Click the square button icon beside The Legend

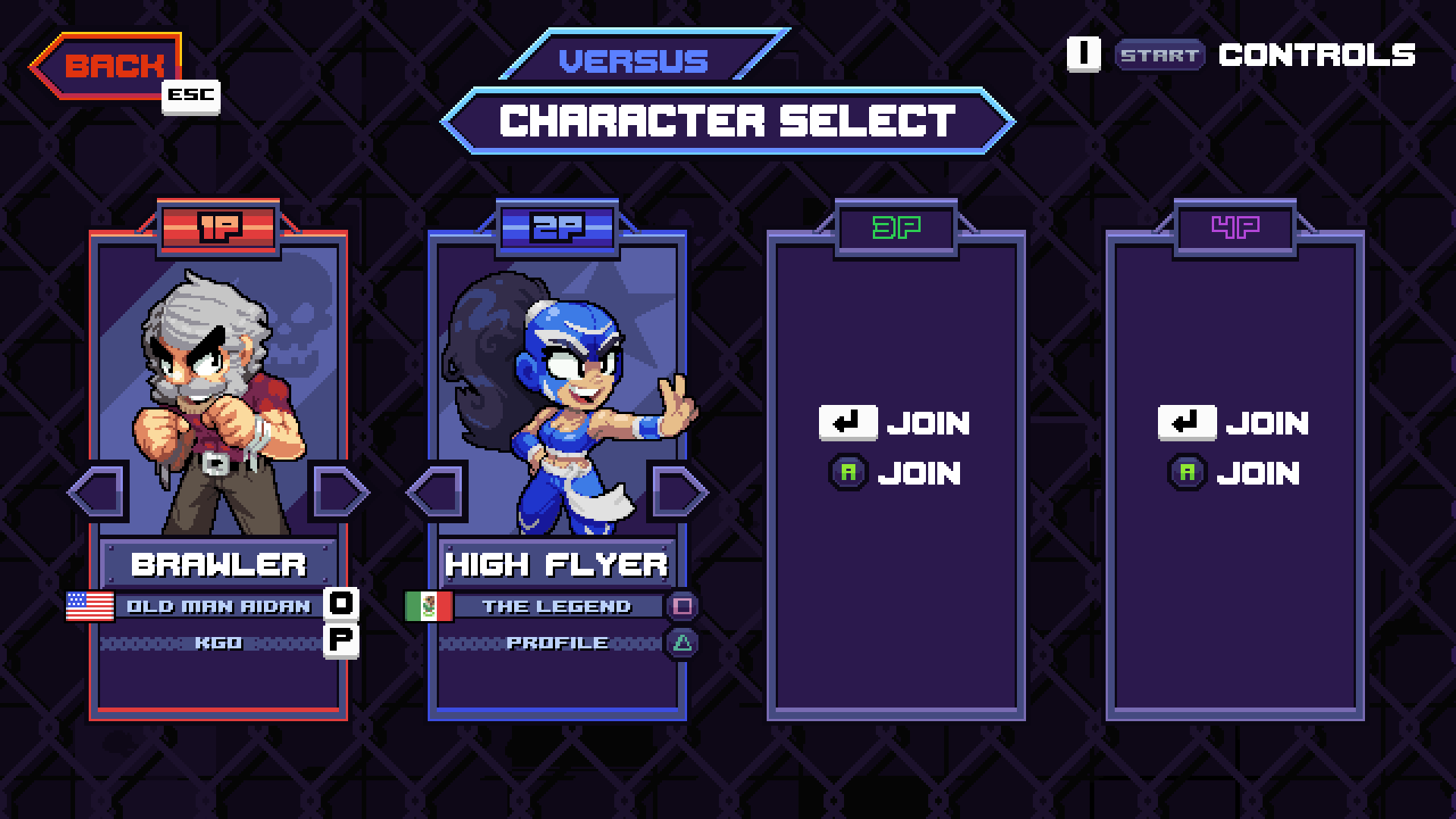(x=683, y=606)
